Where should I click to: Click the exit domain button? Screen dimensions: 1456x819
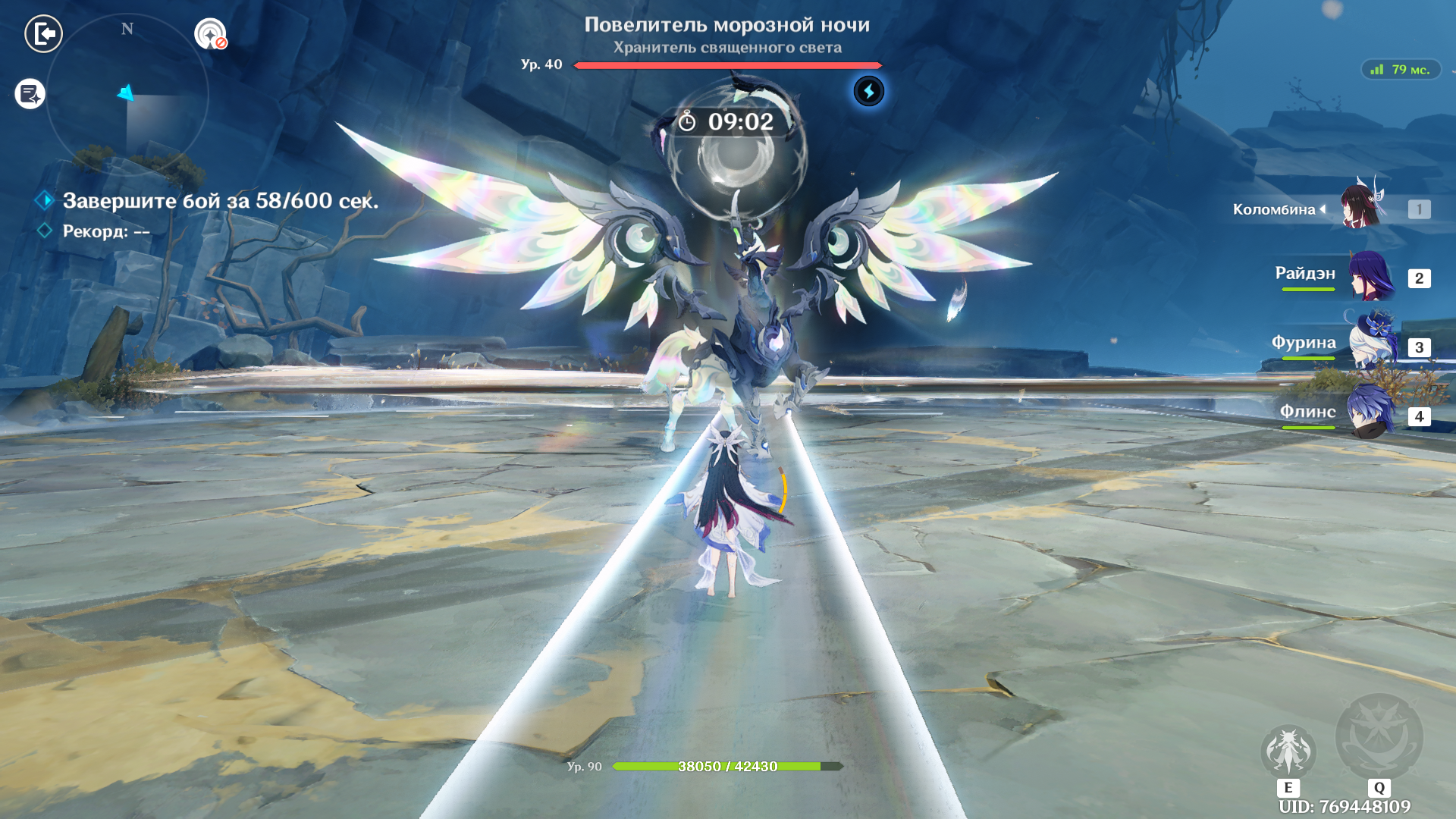(x=43, y=33)
